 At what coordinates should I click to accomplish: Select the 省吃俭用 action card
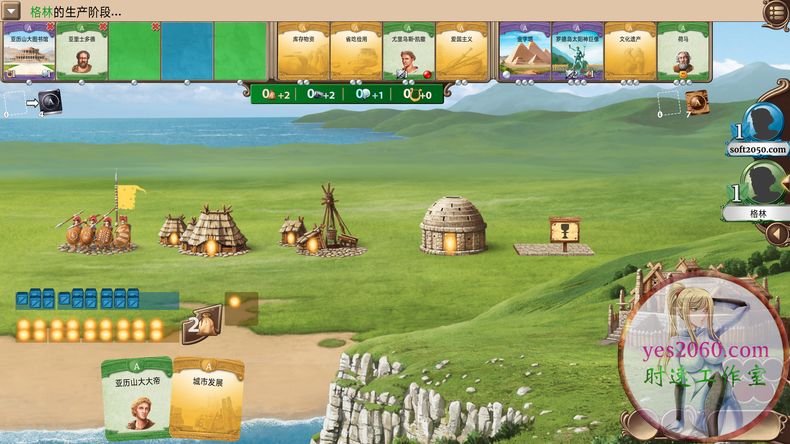[355, 52]
